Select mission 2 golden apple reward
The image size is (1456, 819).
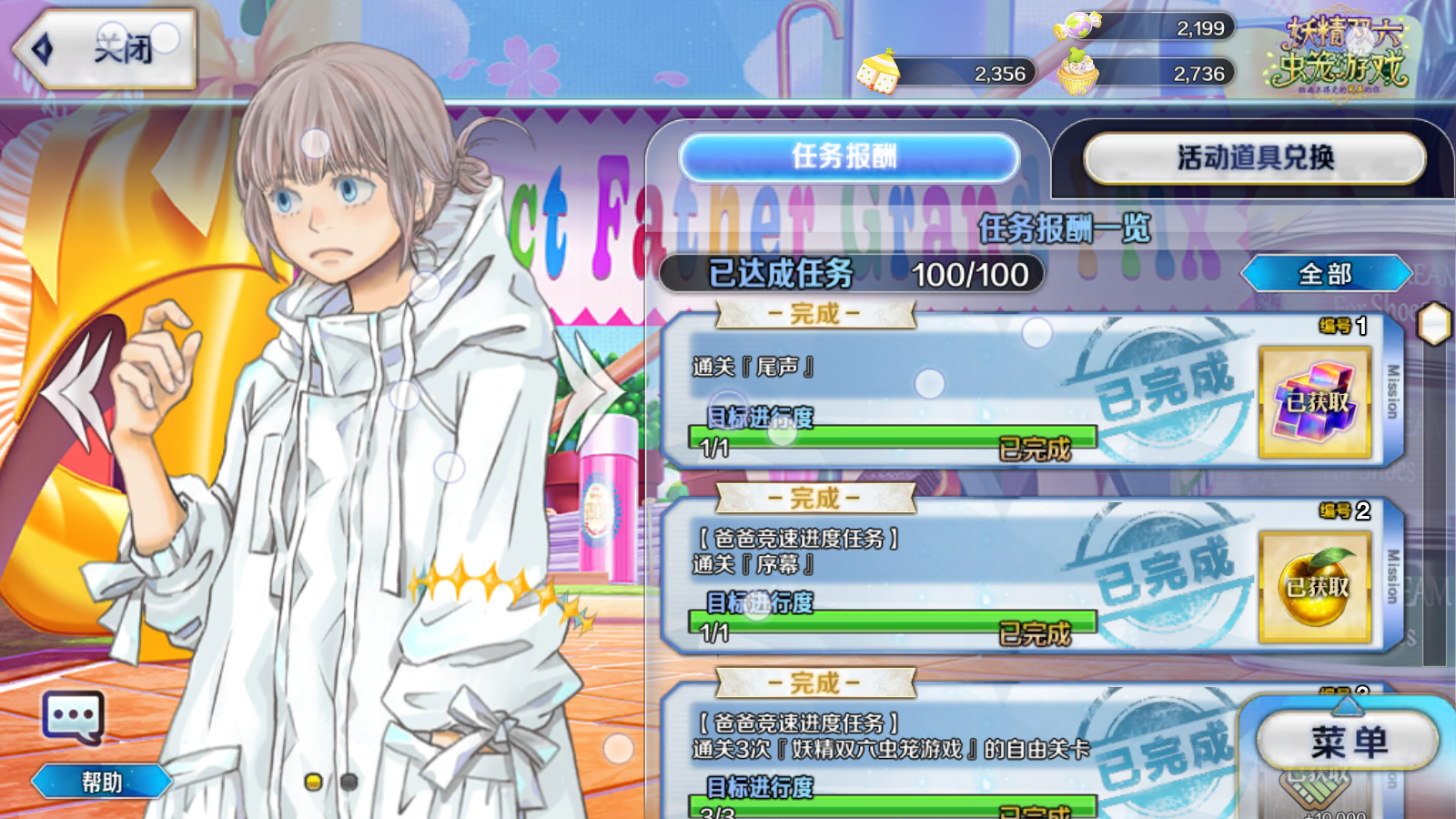click(1315, 587)
